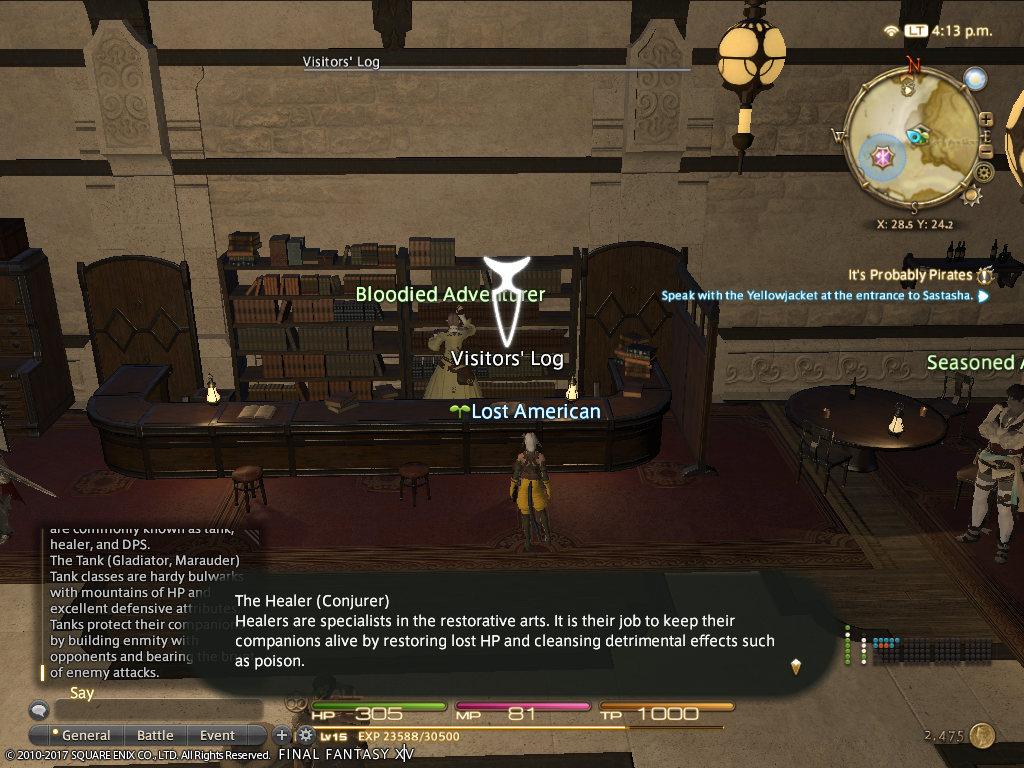Viewport: 1024px width, 768px height.
Task: Open minimap settings gear
Action: pyautogui.click(x=984, y=172)
